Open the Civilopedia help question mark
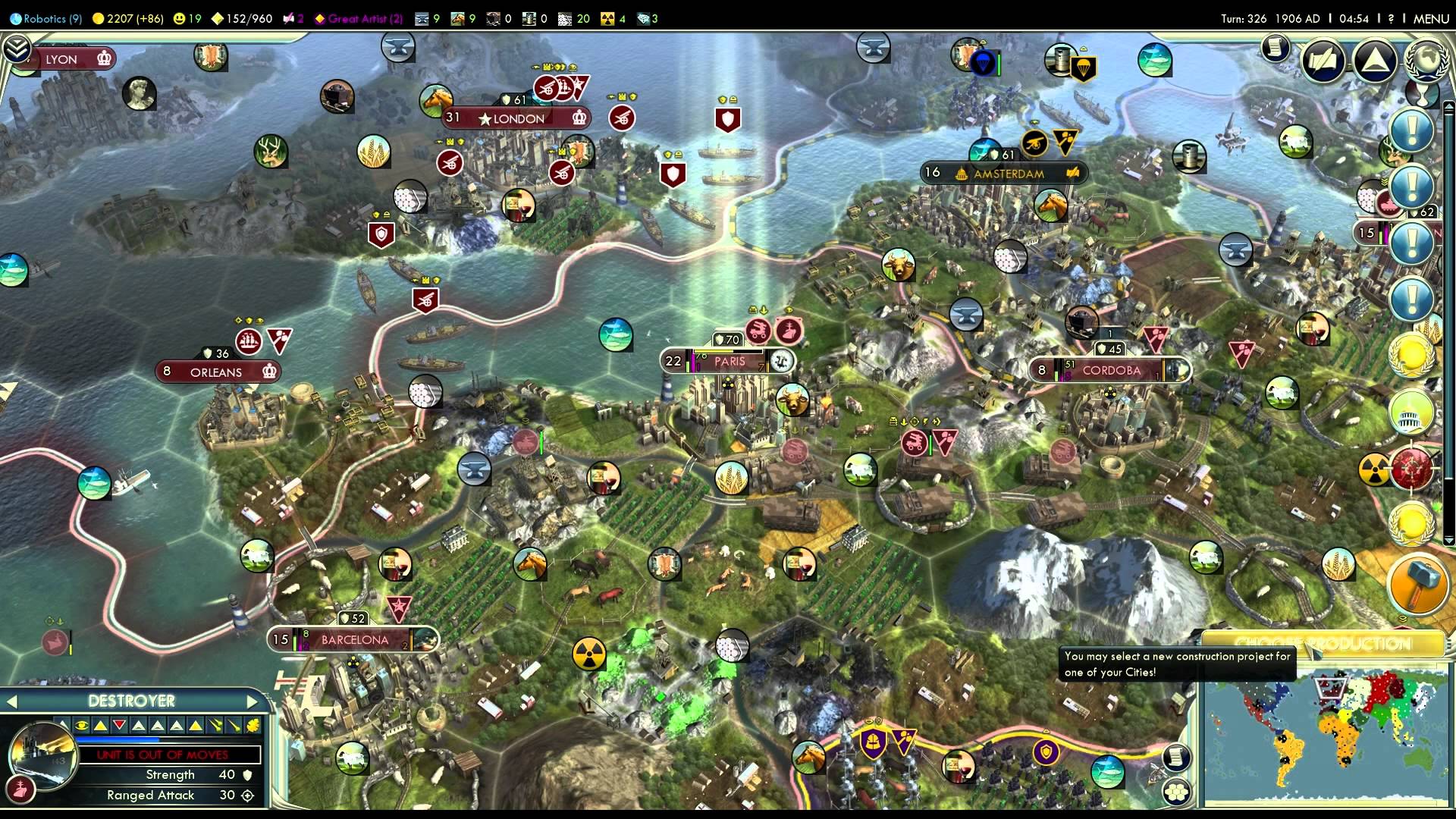 1391,18
